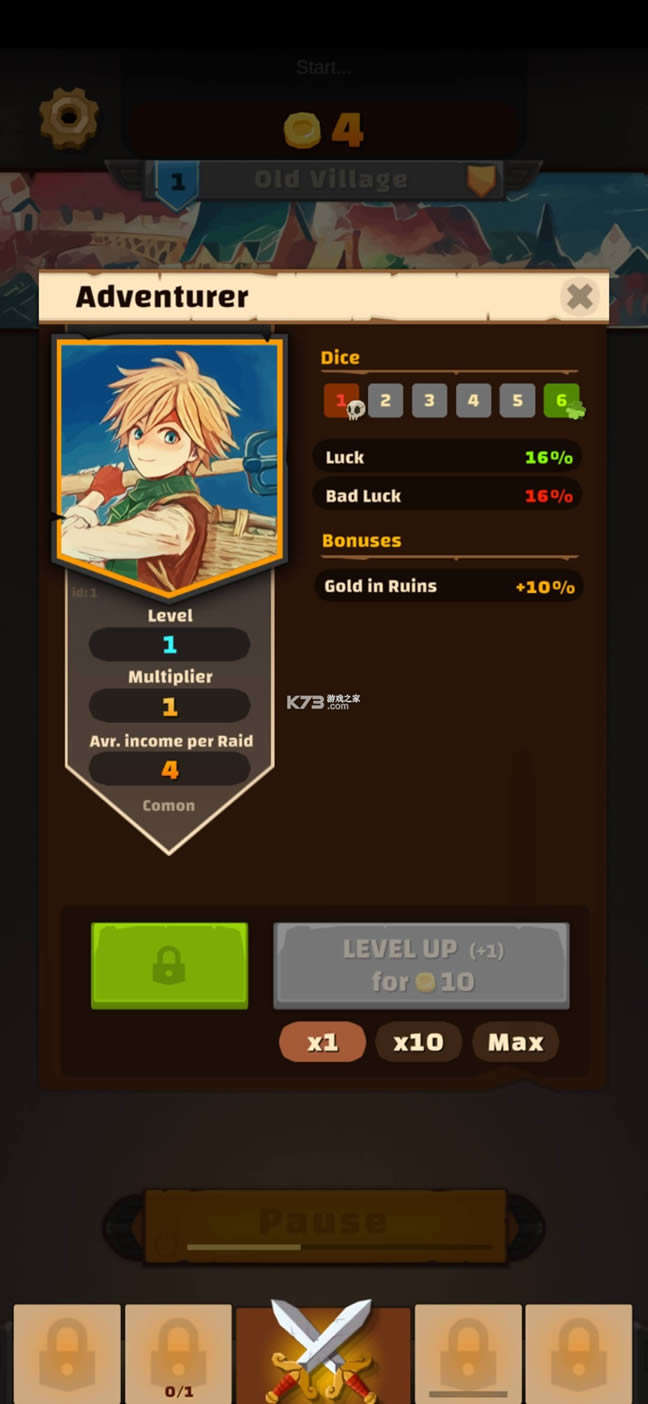
Task: Select the x1 level multiplier
Action: point(322,1042)
